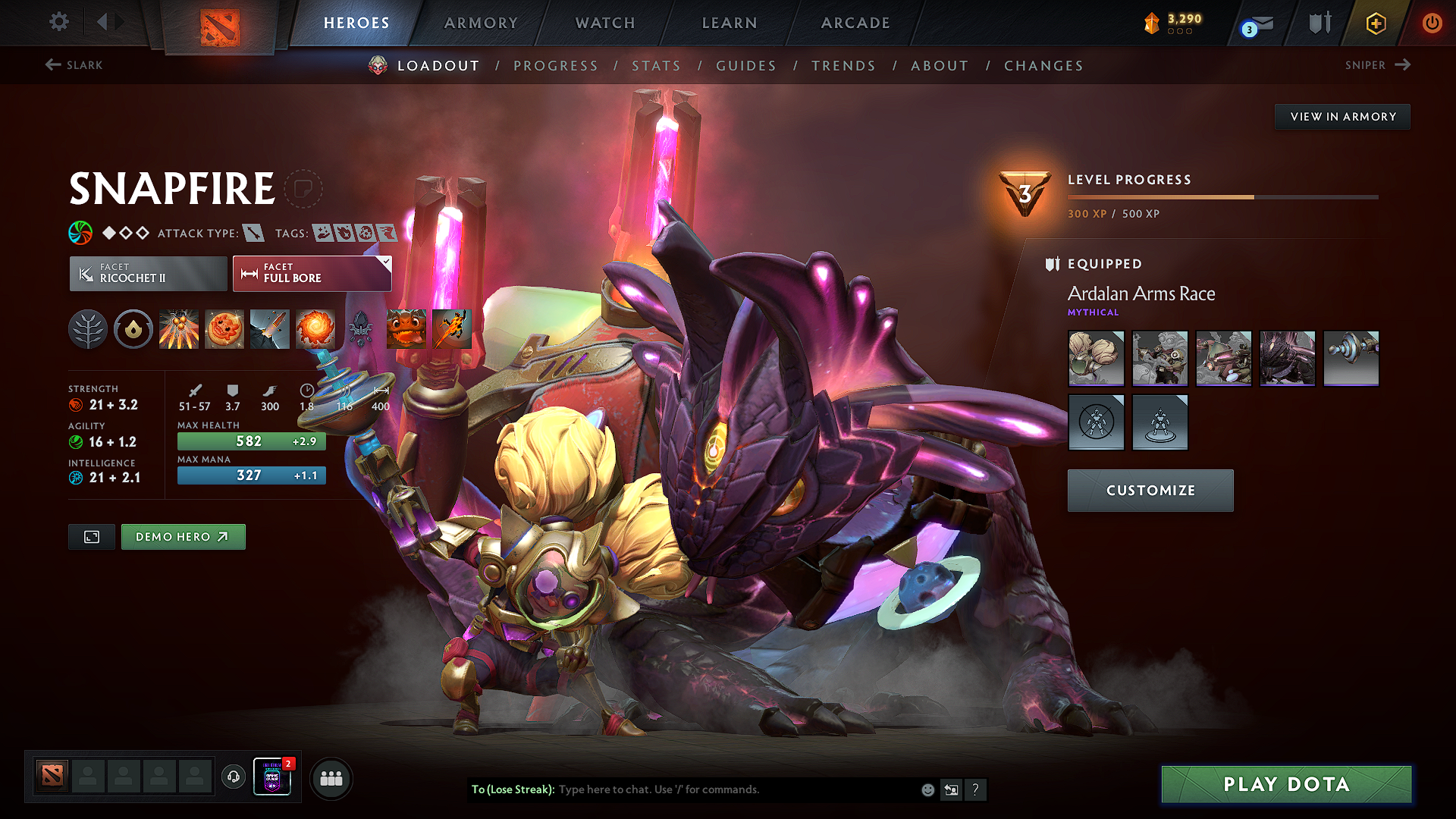Expand the hero model preview pane
1456x819 pixels.
click(91, 536)
